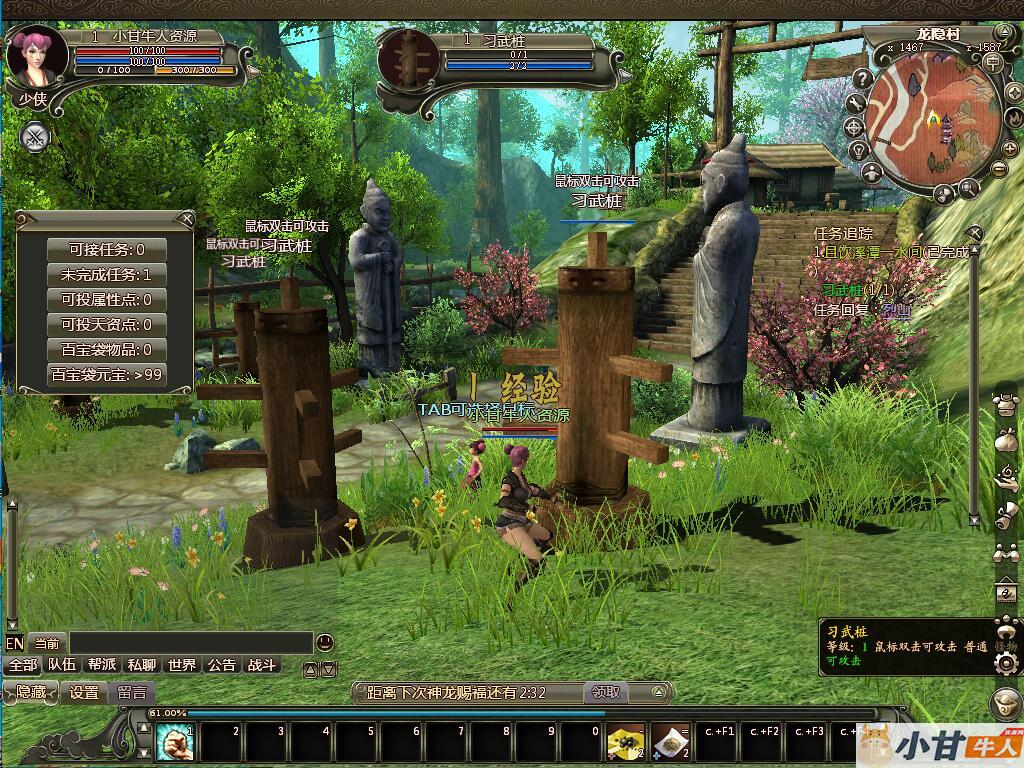Viewport: 1024px width, 768px height.
Task: Open the bag icon on right sidebar
Action: (1006, 439)
